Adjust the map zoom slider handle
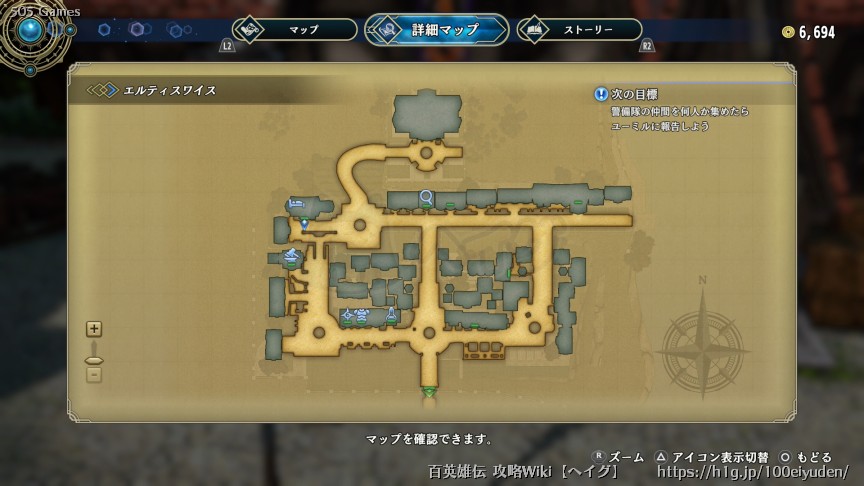 pyautogui.click(x=94, y=359)
